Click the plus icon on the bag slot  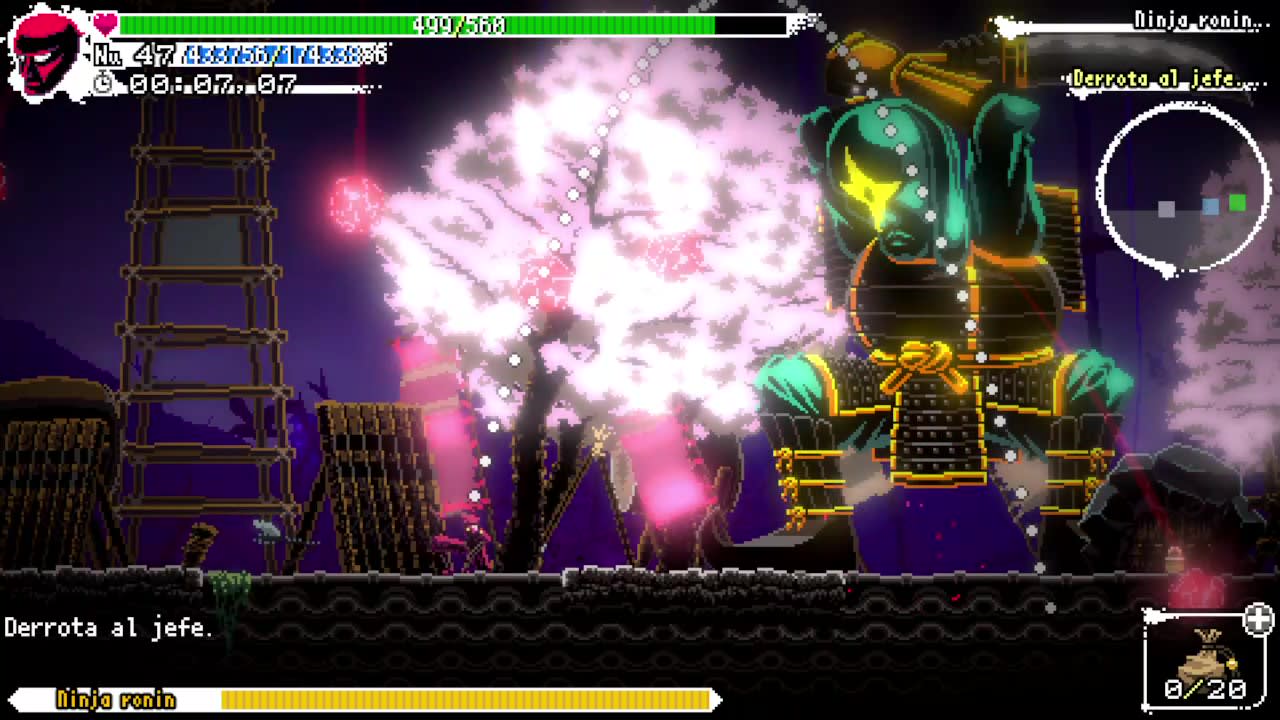(1258, 620)
